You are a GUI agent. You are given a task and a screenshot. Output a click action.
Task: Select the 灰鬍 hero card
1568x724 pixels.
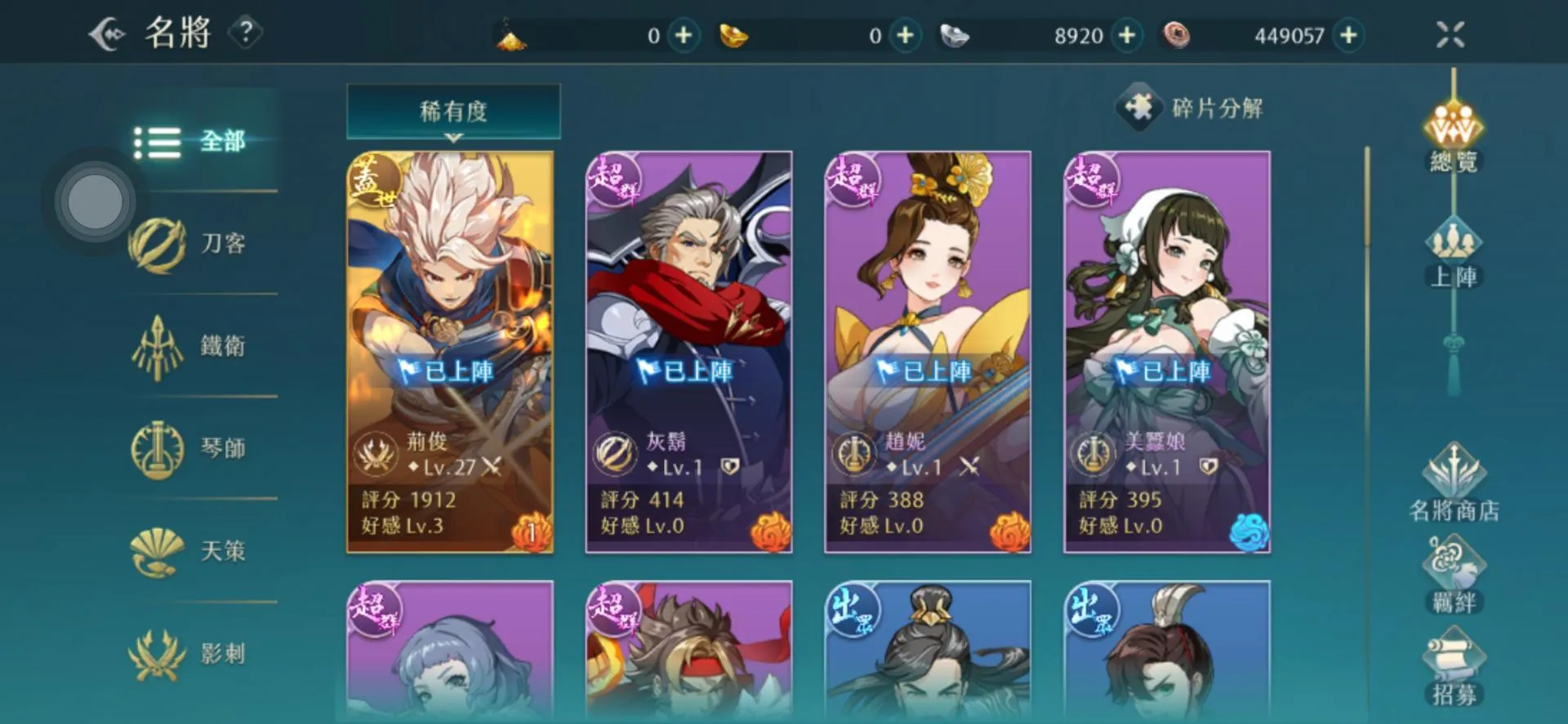coord(688,352)
